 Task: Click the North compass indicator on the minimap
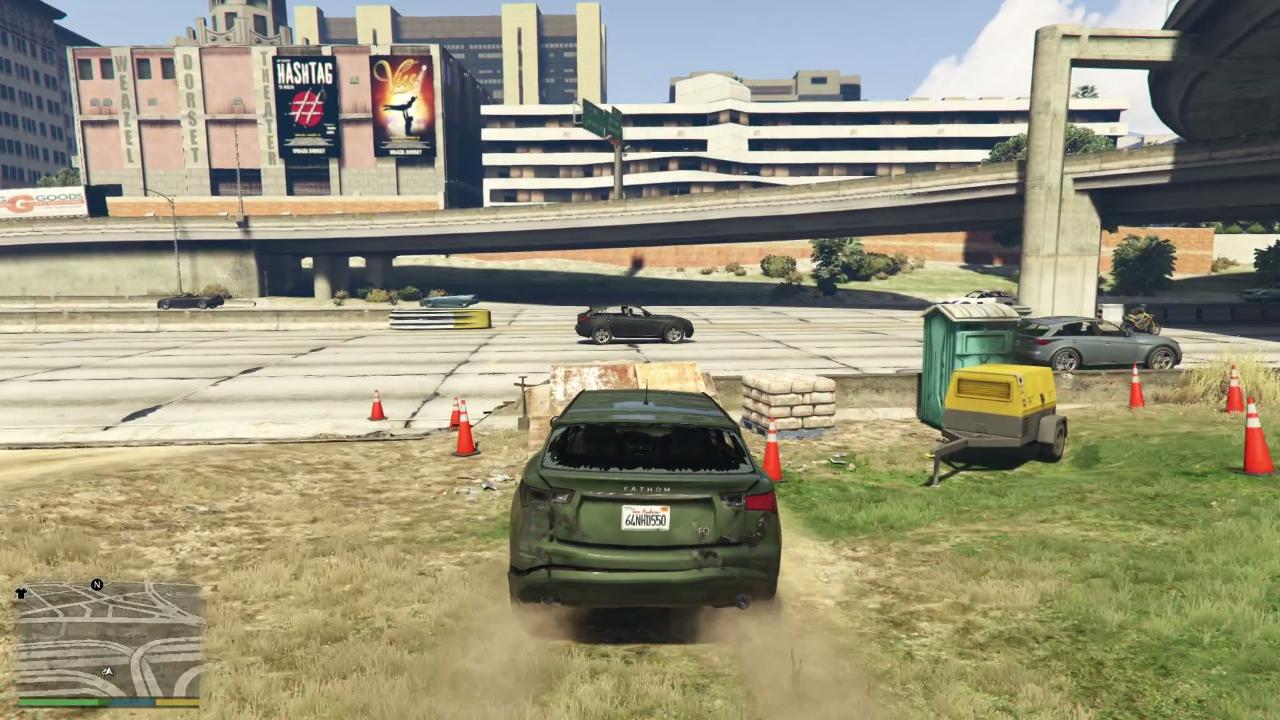[96, 583]
